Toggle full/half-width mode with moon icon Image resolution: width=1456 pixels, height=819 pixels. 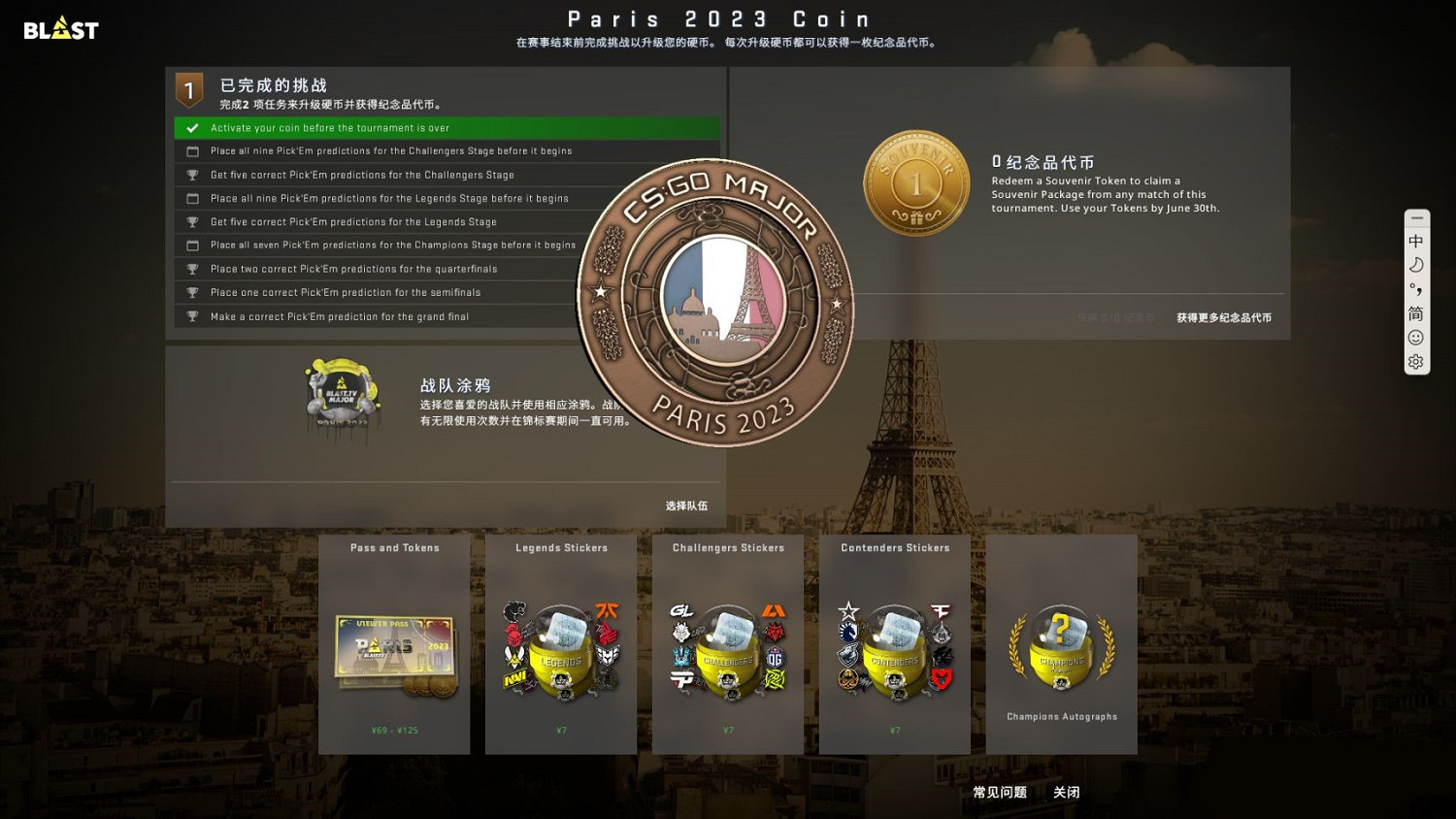point(1416,265)
